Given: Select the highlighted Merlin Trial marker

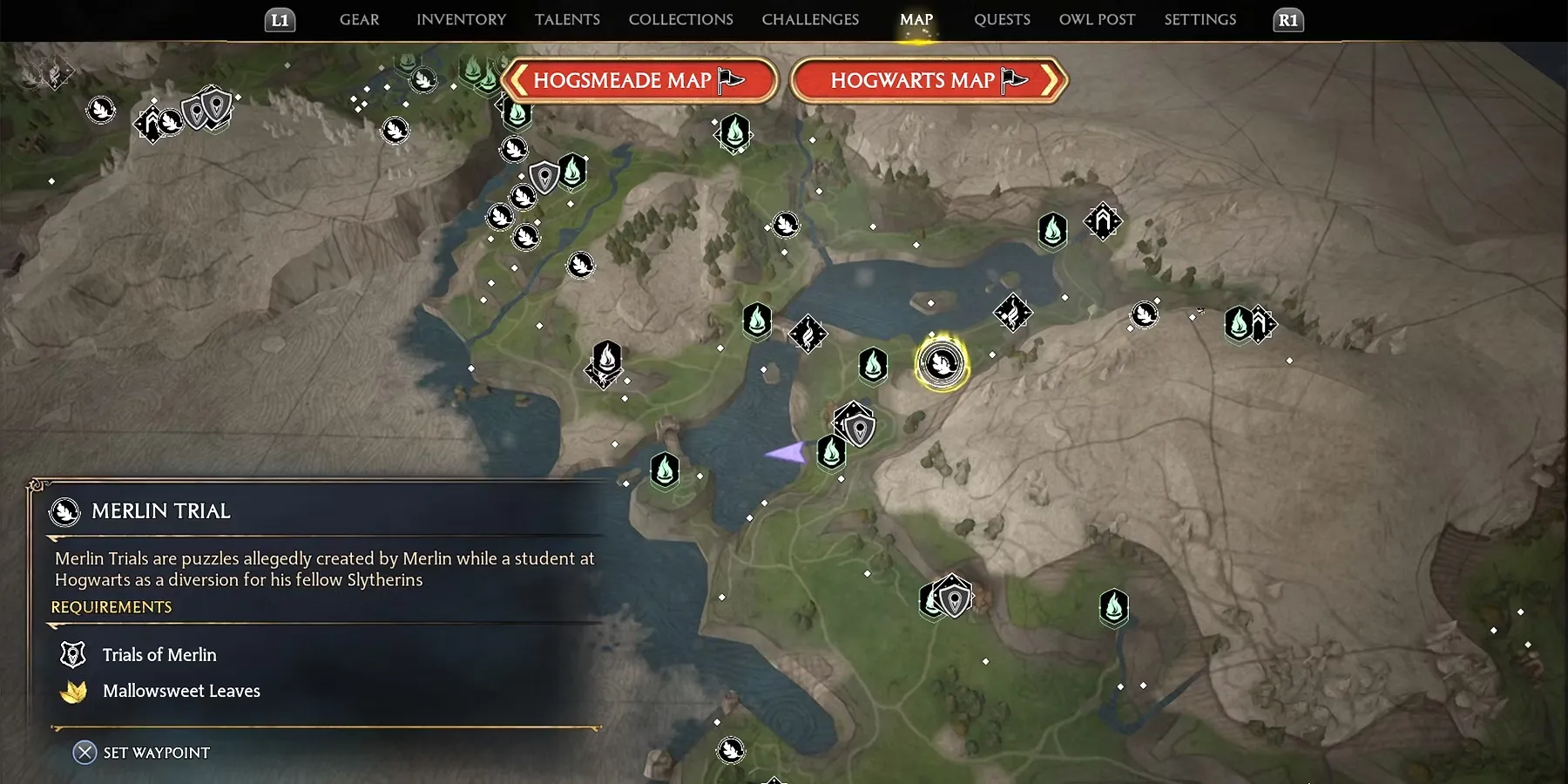Looking at the screenshot, I should click(x=942, y=362).
